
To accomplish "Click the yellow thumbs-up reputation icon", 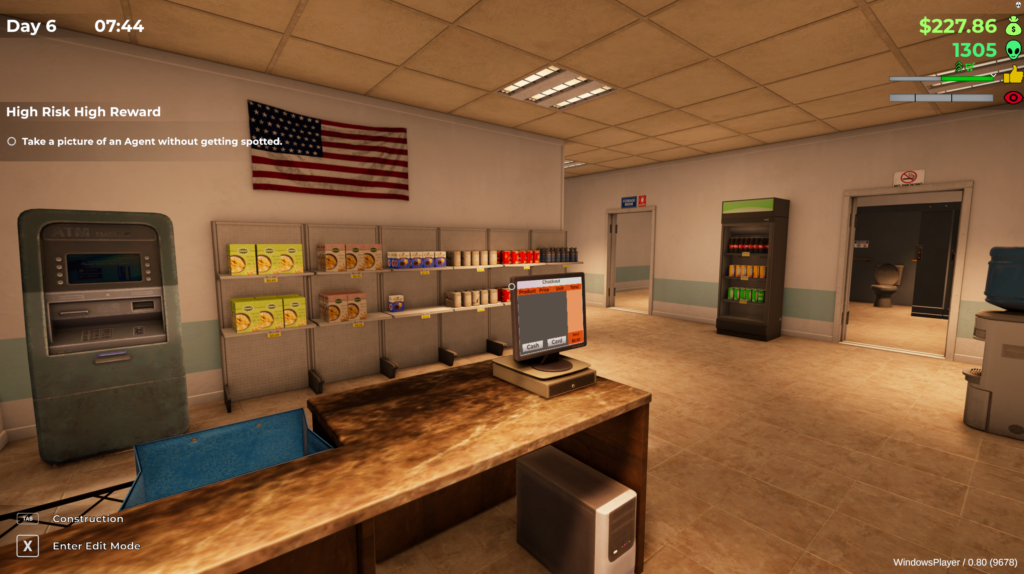I will tap(1013, 75).
